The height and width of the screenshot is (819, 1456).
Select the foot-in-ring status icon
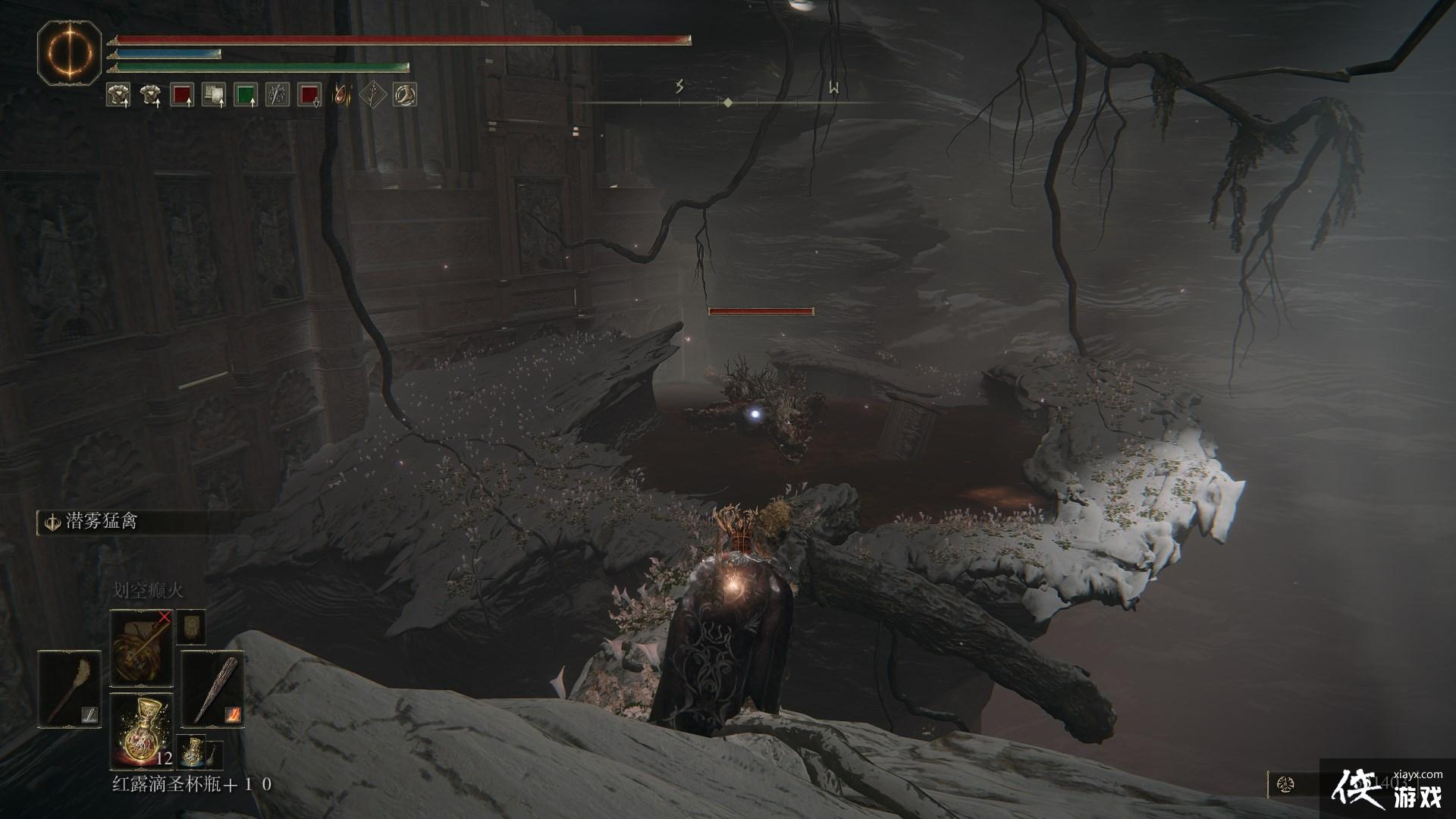pyautogui.click(x=404, y=95)
